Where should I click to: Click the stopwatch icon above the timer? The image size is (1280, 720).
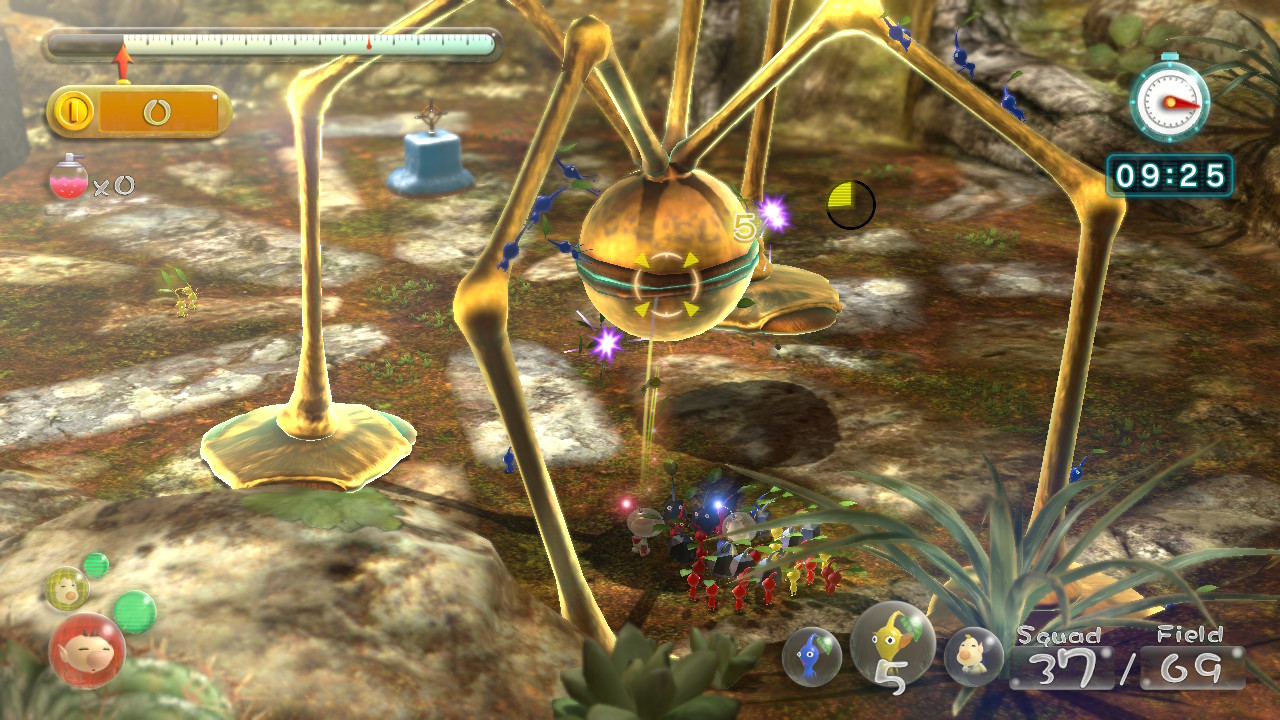pos(1169,100)
